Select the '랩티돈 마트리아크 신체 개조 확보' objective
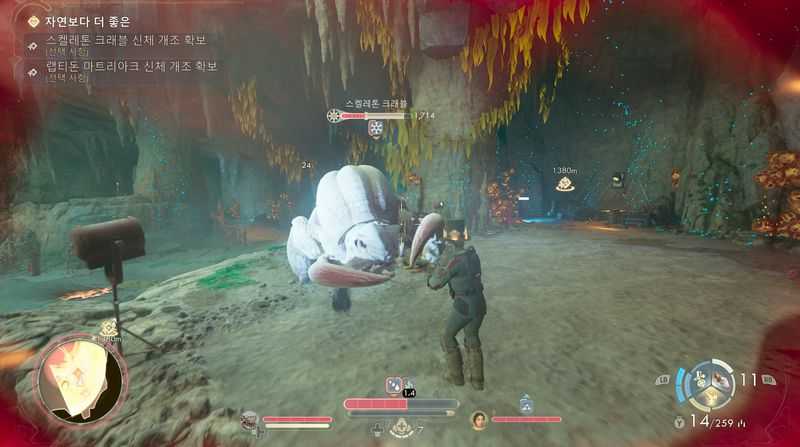The image size is (800, 447). (x=131, y=67)
